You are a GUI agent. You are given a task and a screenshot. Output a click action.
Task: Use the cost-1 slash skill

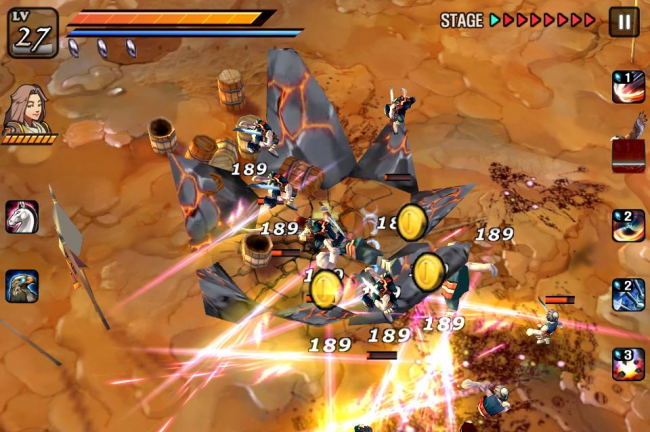click(628, 87)
